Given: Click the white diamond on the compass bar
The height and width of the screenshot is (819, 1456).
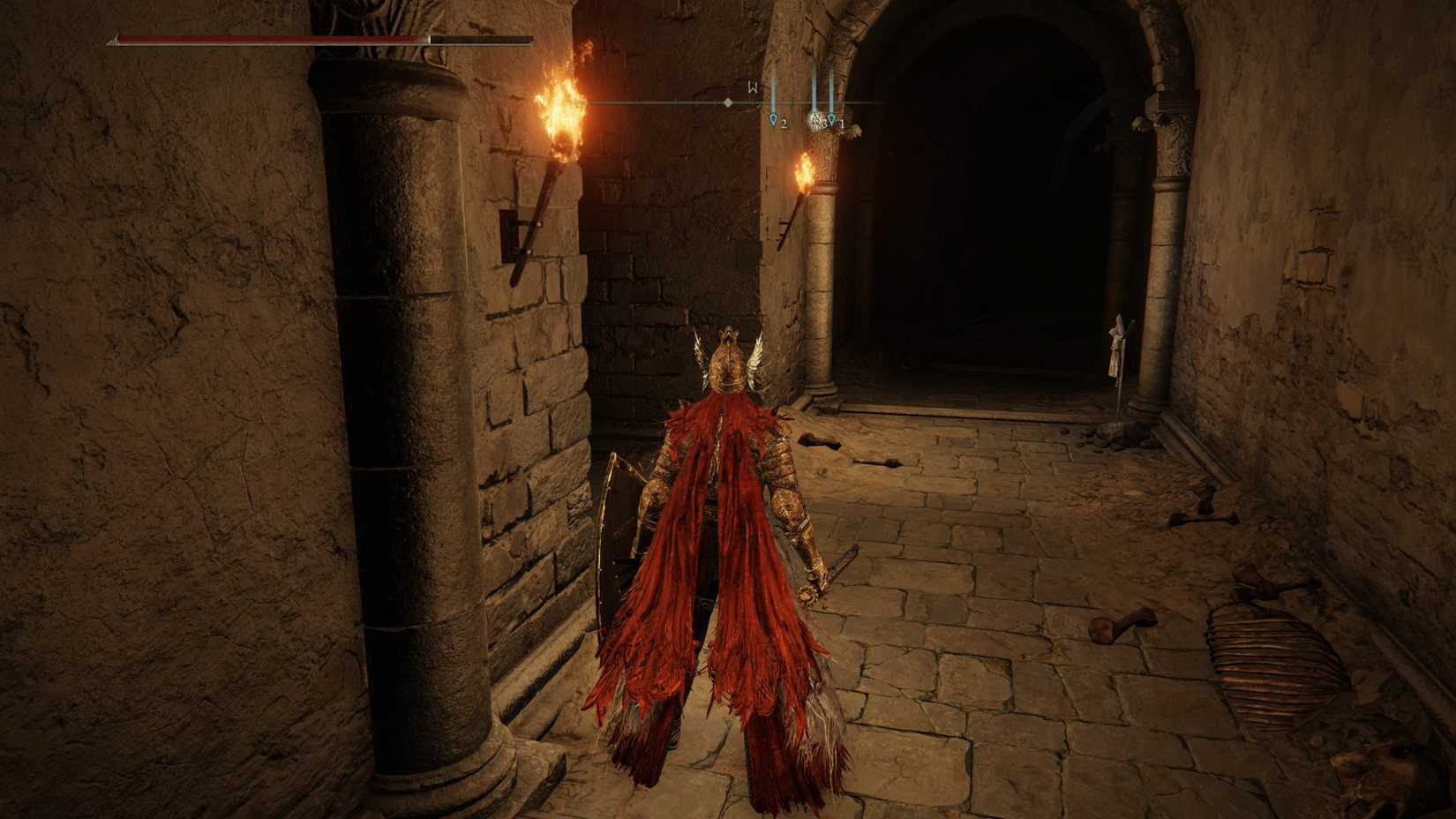Looking at the screenshot, I should coord(728,102).
